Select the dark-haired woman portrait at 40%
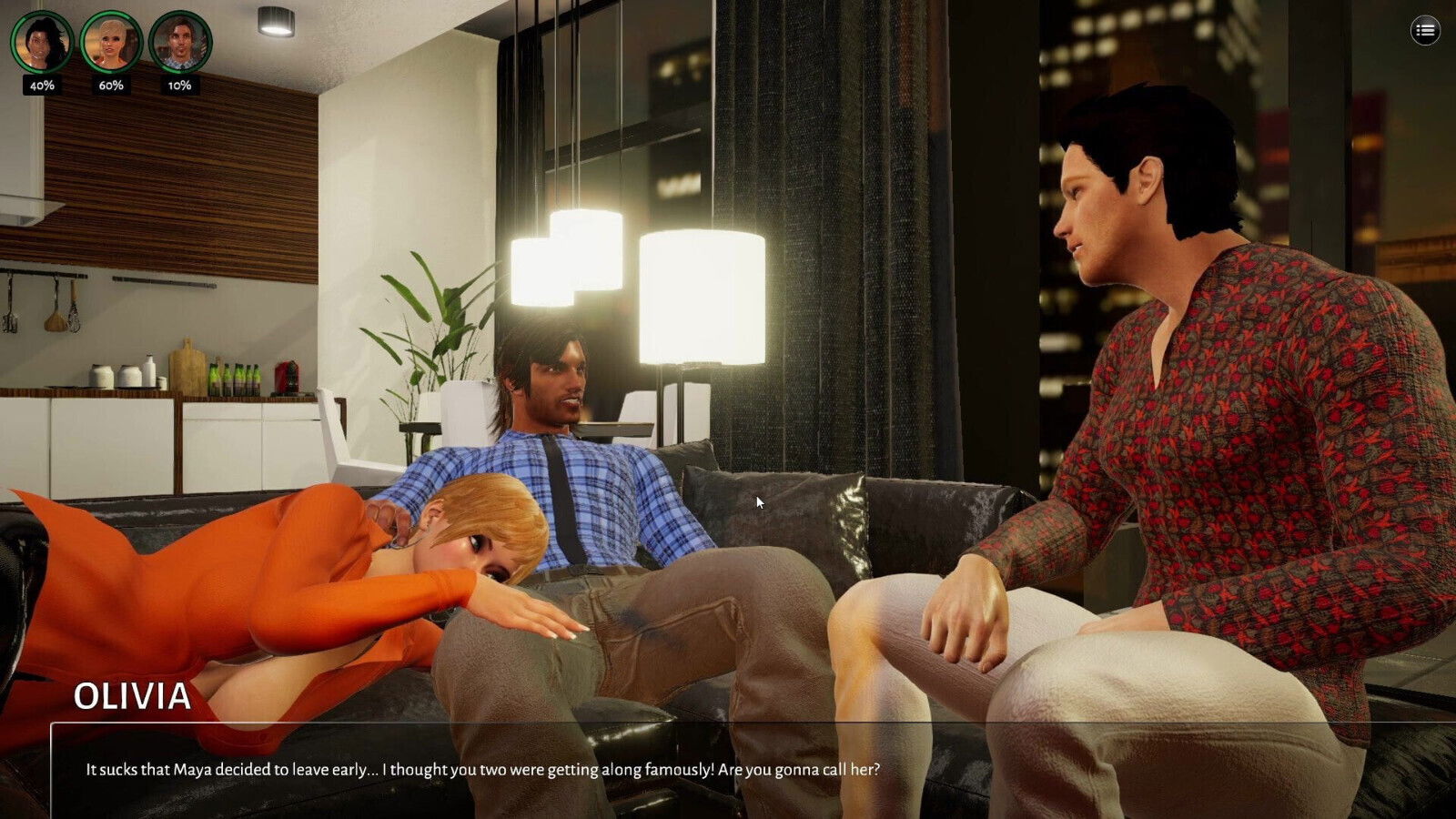The height and width of the screenshot is (819, 1456). (42, 42)
